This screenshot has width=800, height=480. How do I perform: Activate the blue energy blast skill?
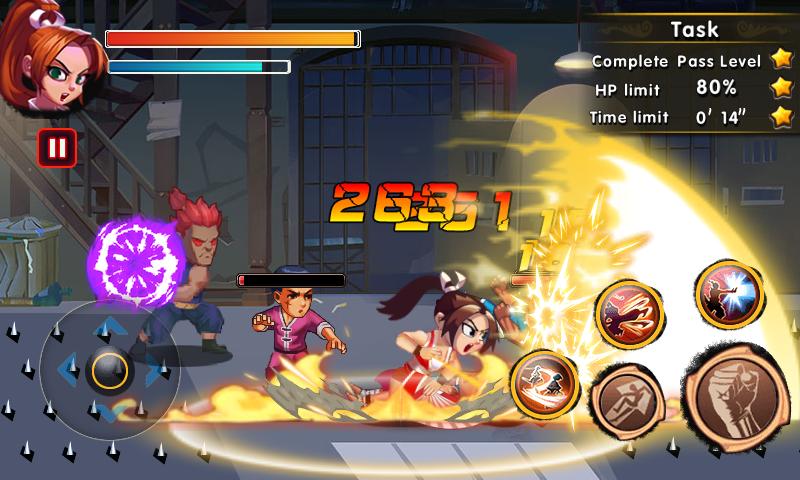pyautogui.click(x=729, y=295)
